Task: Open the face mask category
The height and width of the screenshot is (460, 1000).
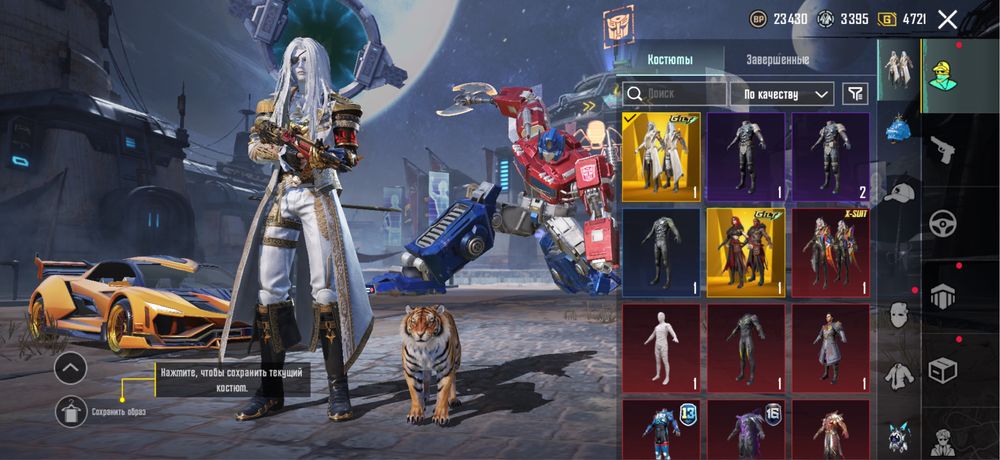Action: [899, 315]
